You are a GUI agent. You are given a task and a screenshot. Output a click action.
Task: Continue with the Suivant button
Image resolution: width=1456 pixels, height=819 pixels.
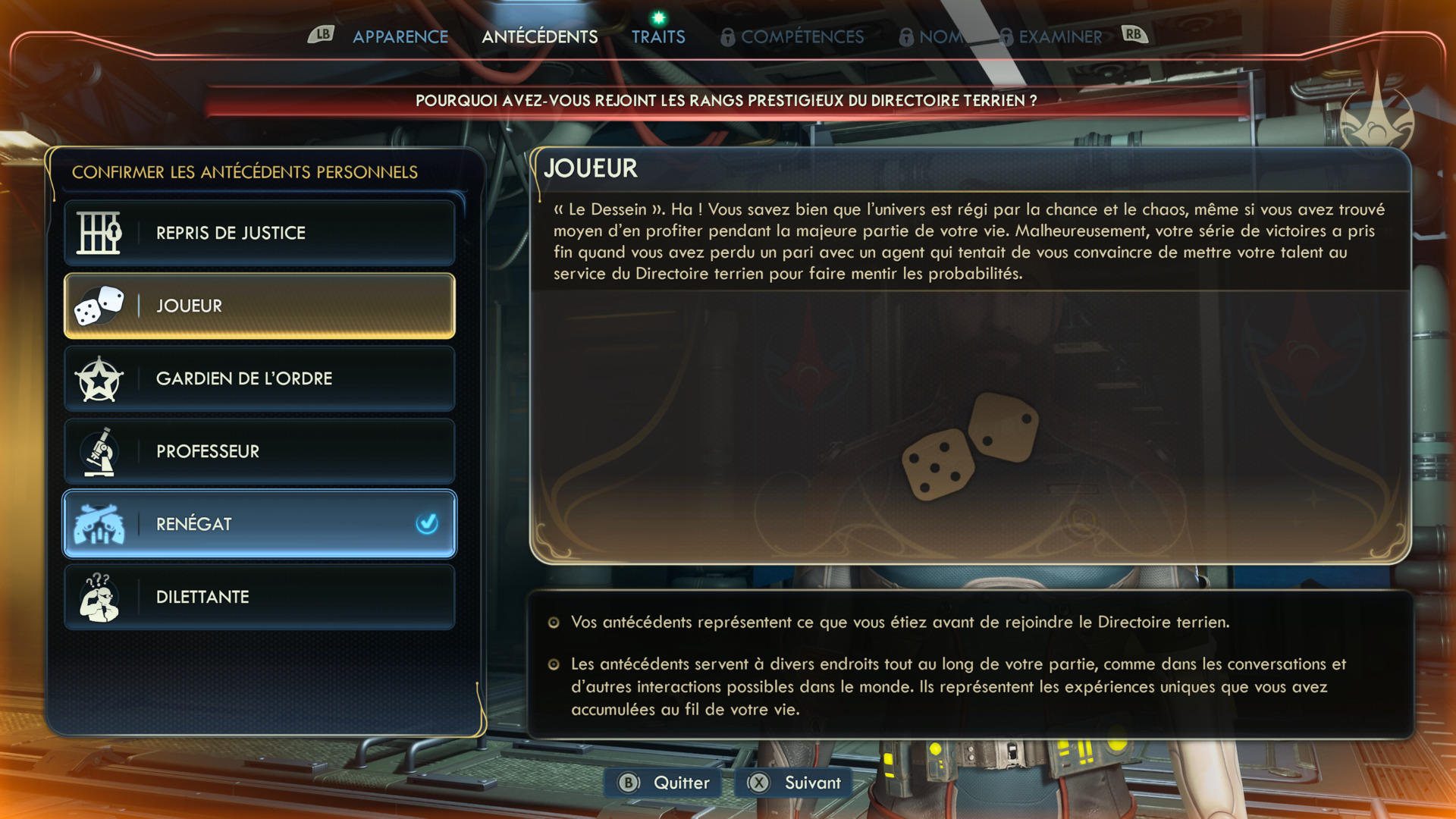click(795, 783)
